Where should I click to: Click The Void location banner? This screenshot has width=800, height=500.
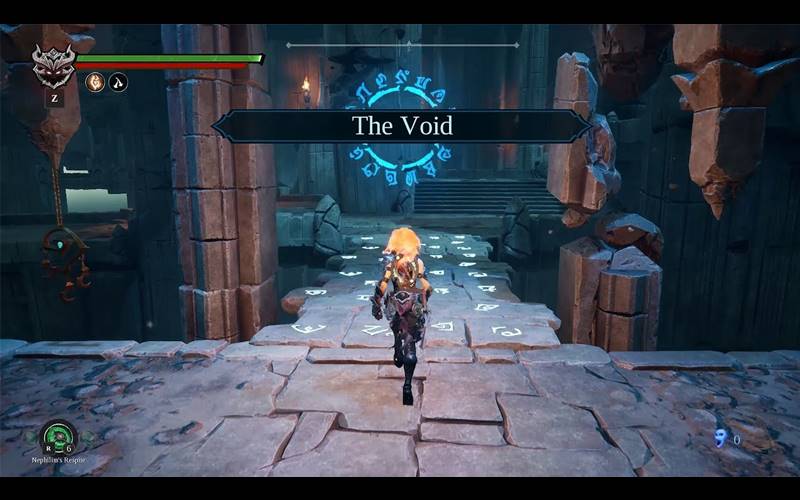click(402, 126)
